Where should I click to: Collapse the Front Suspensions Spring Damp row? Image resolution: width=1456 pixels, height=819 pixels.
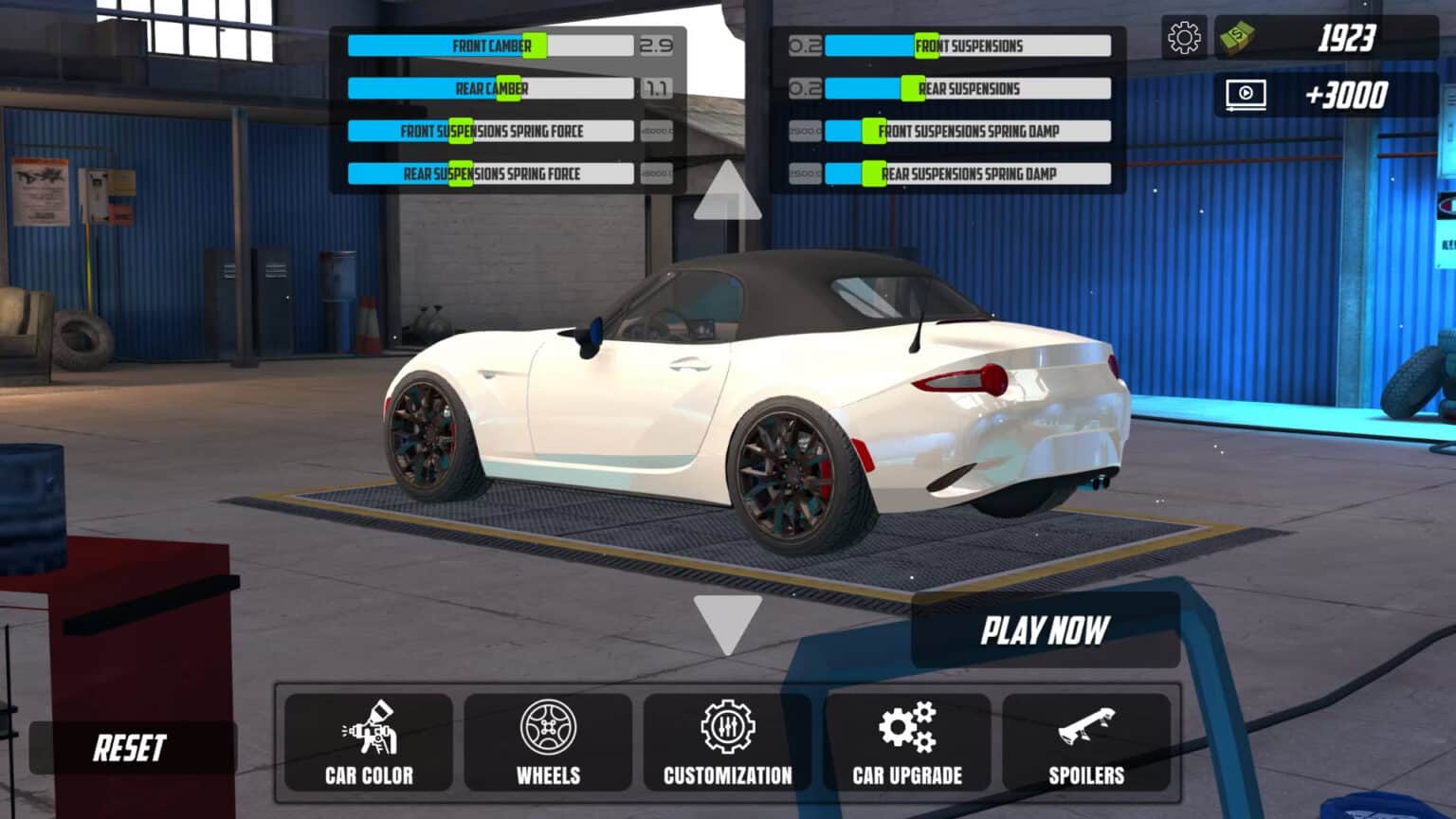(969, 131)
